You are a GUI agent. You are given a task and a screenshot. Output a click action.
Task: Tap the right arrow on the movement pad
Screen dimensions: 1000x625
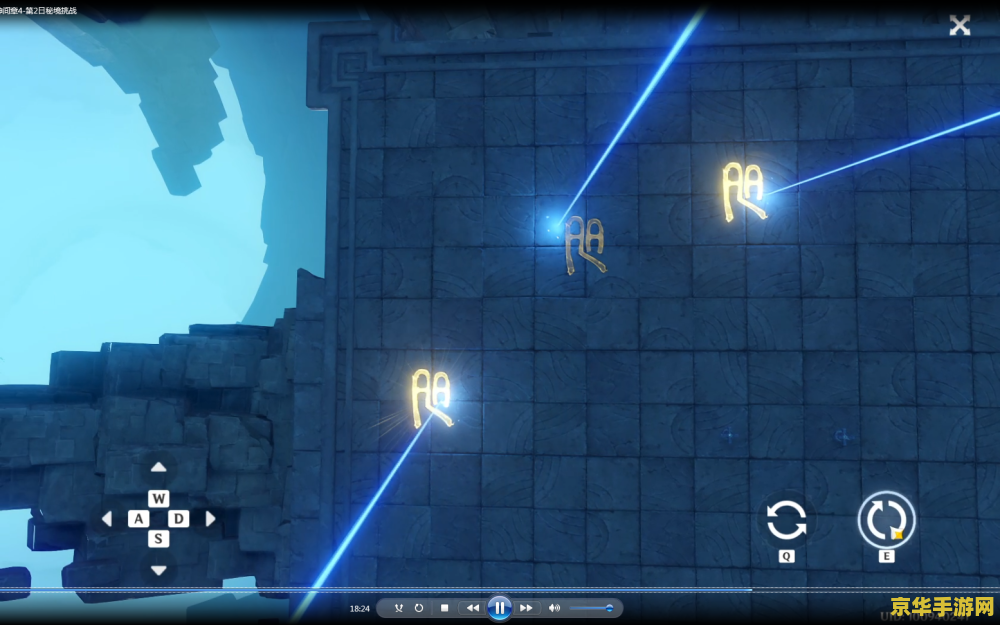click(210, 519)
